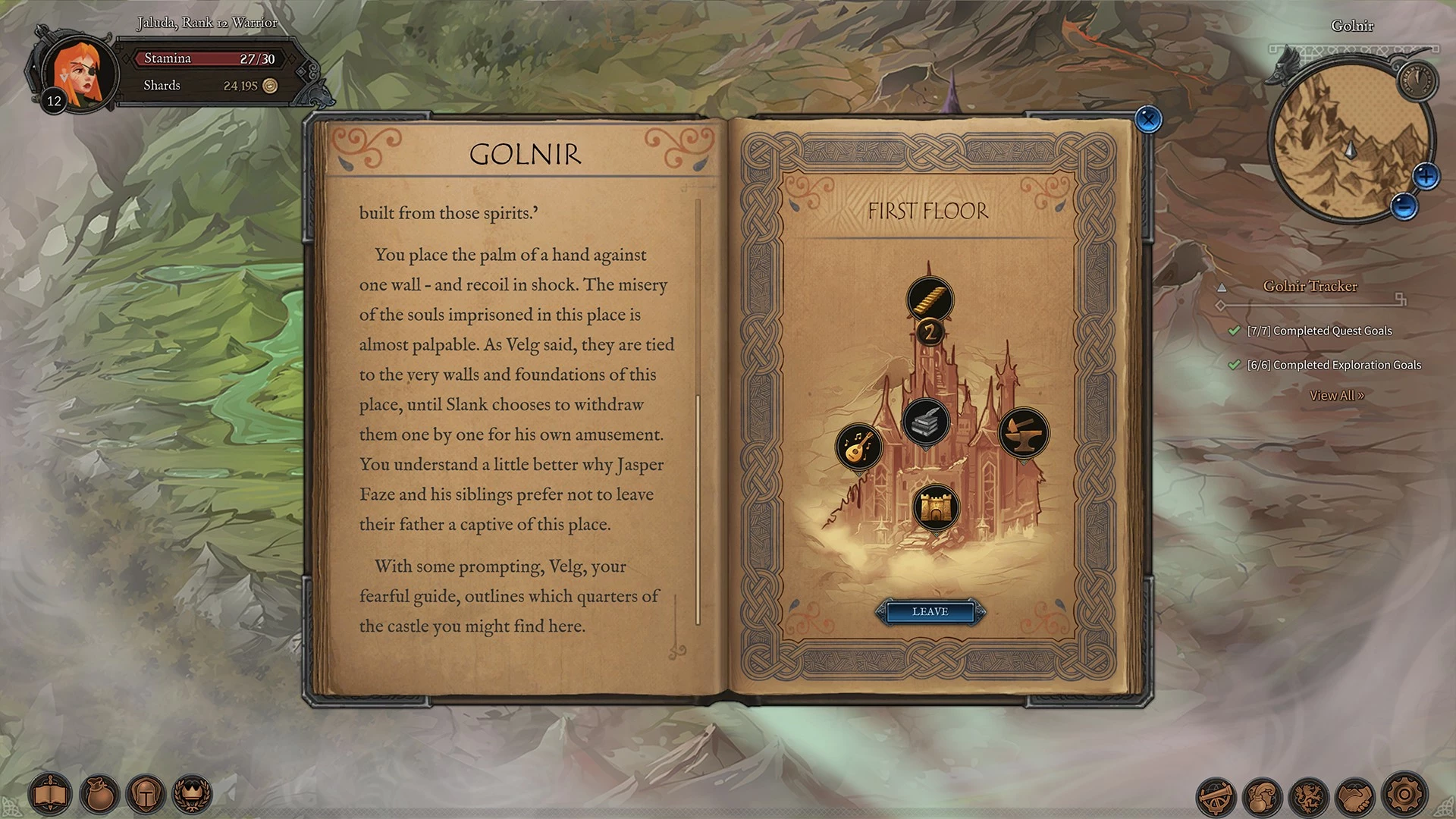
Task: Zoom in the minimap with the plus button
Action: click(x=1426, y=177)
